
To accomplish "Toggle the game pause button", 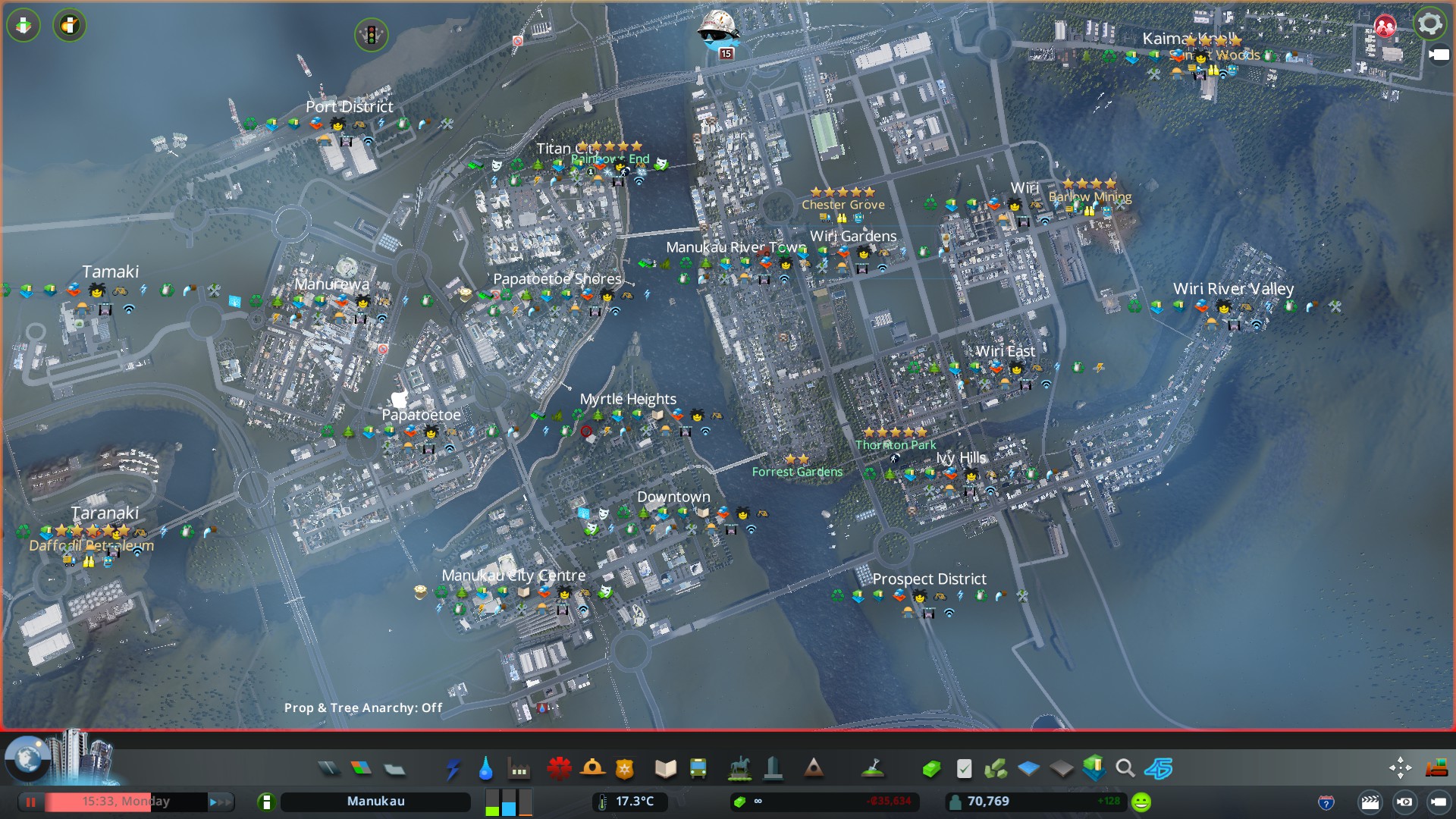I will (31, 802).
